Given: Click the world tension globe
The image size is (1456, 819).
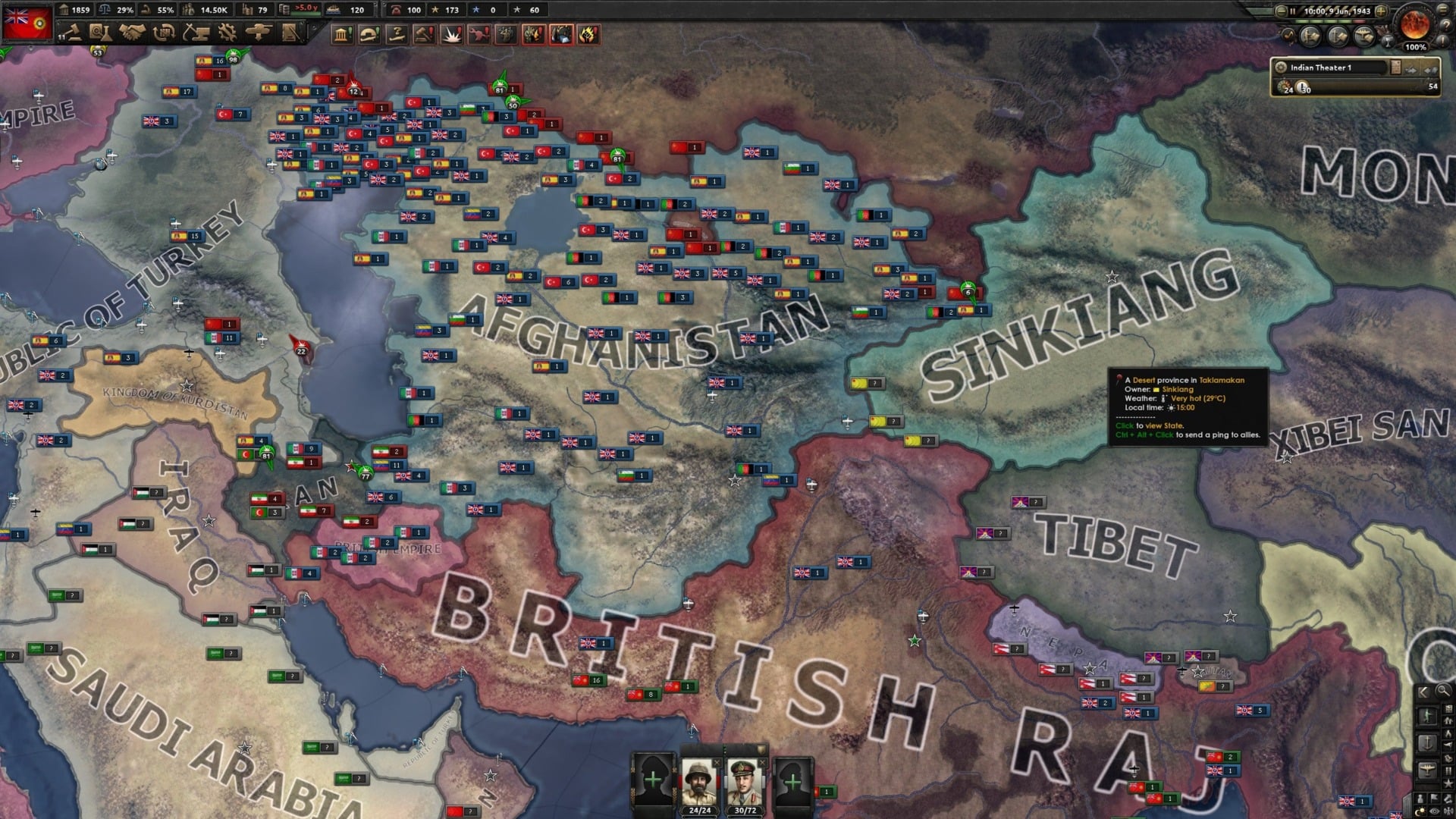Looking at the screenshot, I should click(x=1416, y=24).
